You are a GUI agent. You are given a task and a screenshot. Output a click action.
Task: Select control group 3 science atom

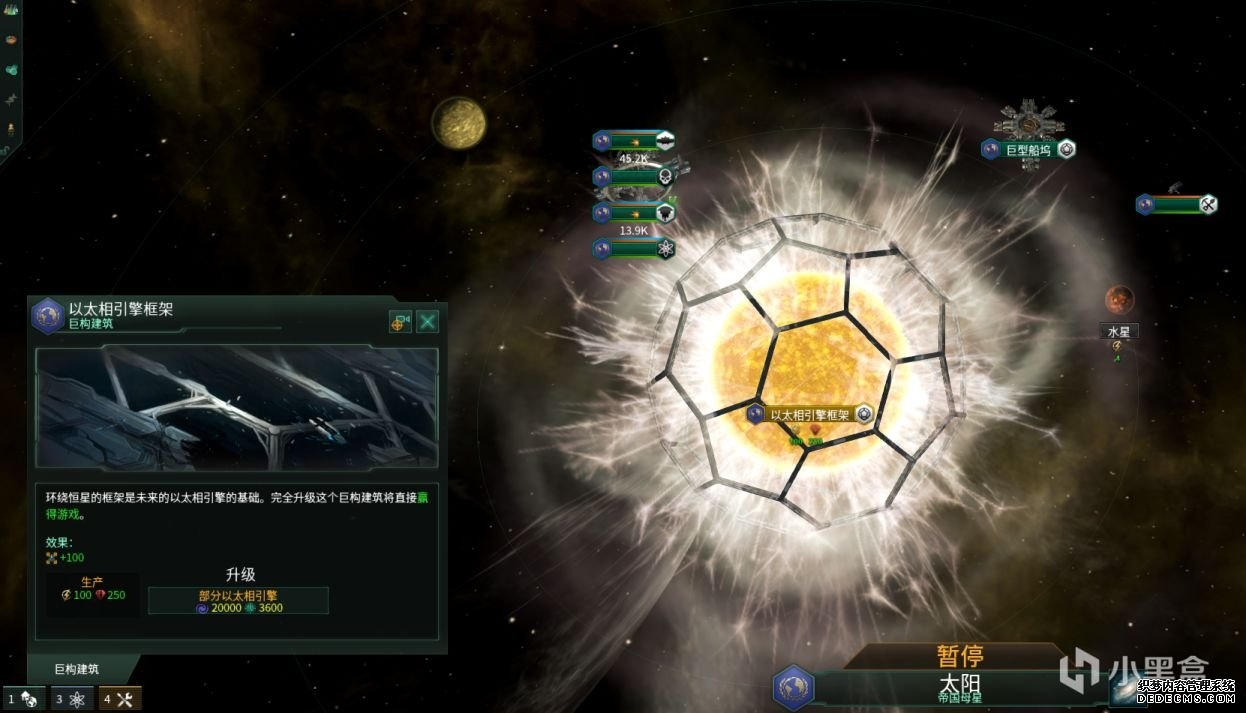72,699
